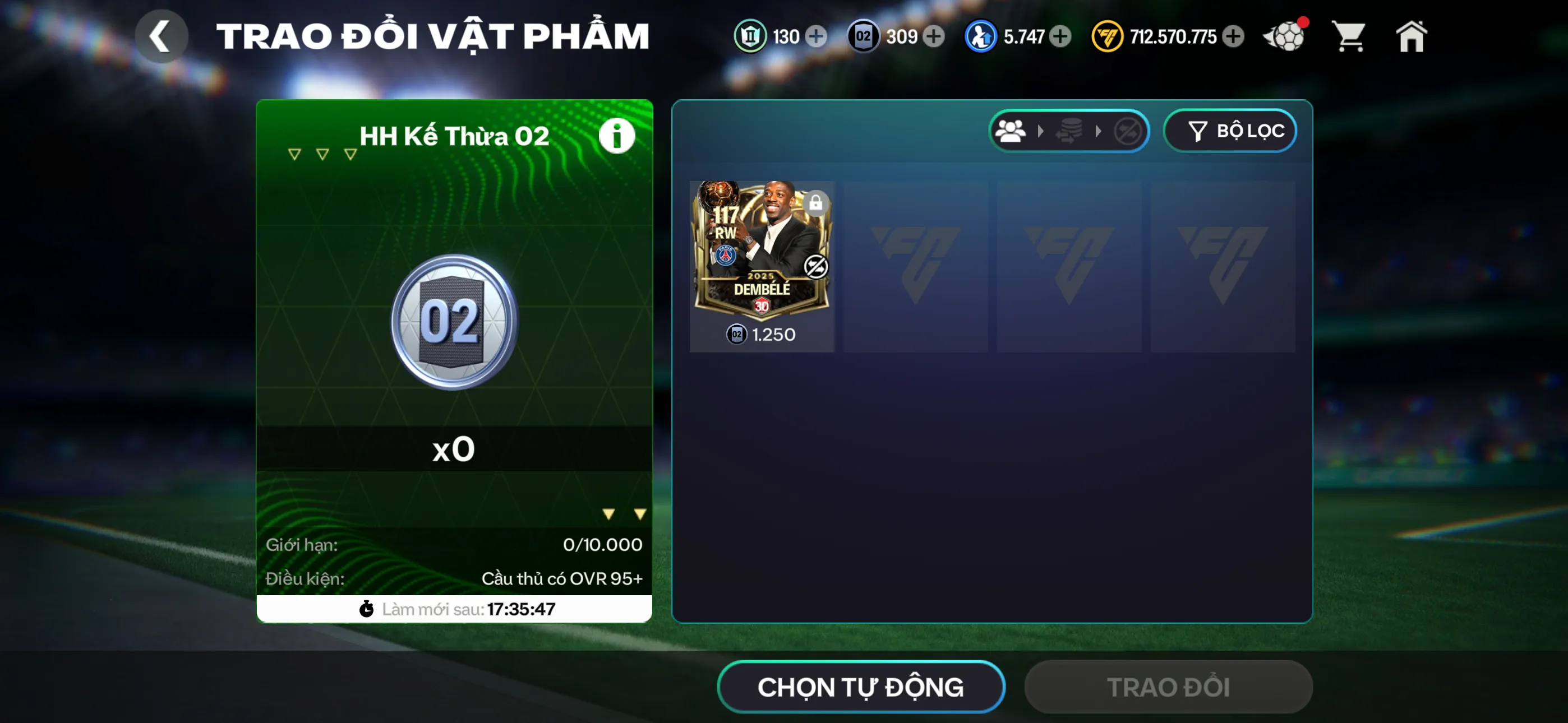Click the football notifications icon with red badge
Image resolution: width=1568 pixels, height=723 pixels.
(1284, 36)
